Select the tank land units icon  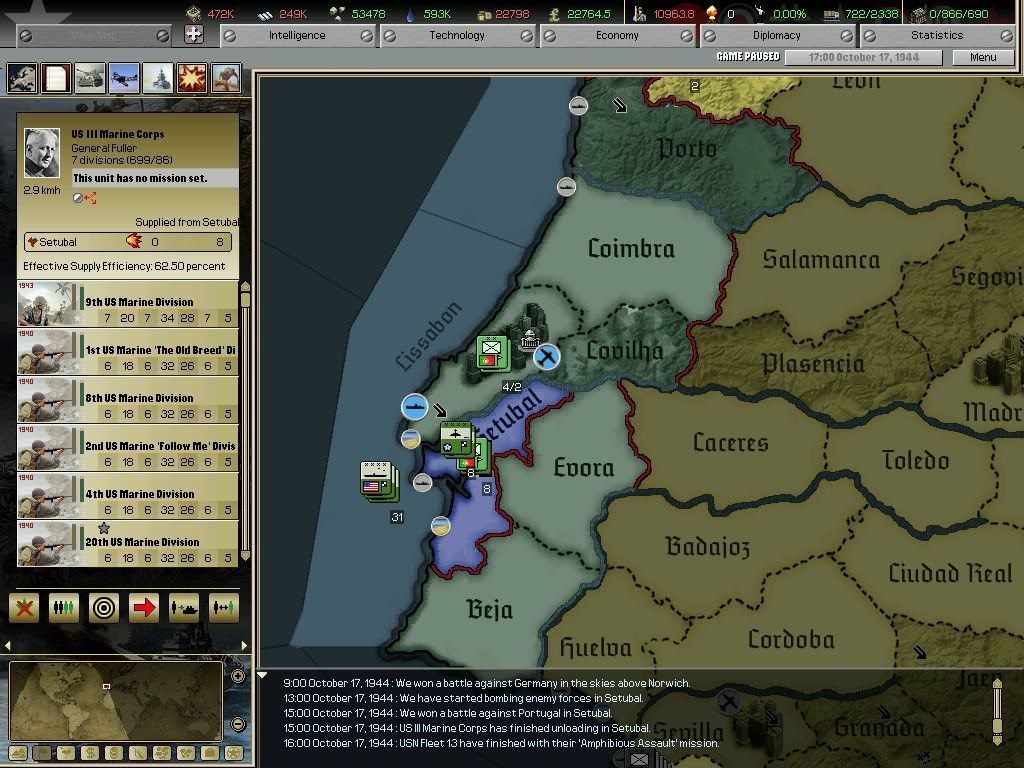(90, 78)
